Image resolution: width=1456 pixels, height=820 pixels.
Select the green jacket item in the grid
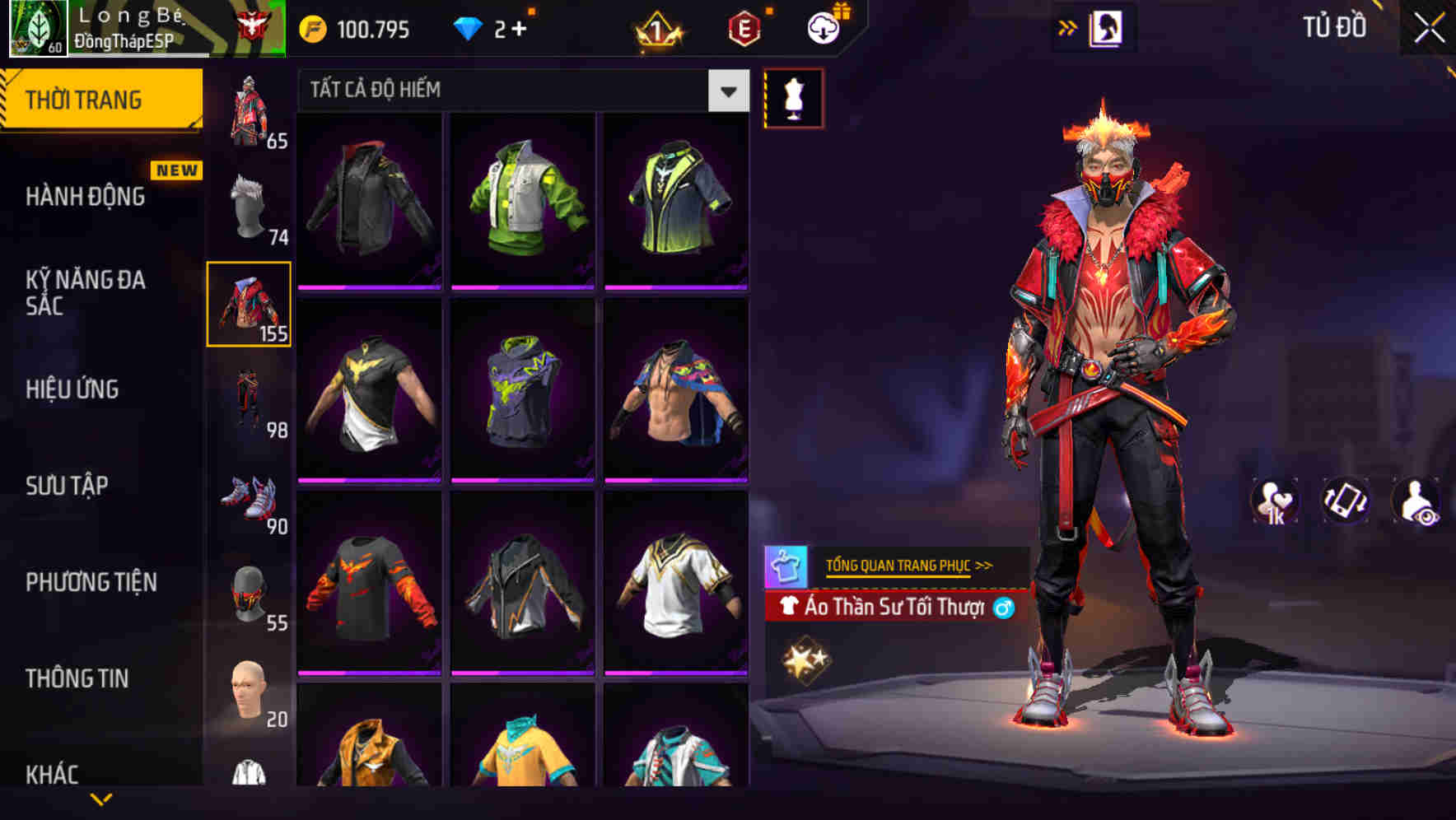click(522, 199)
